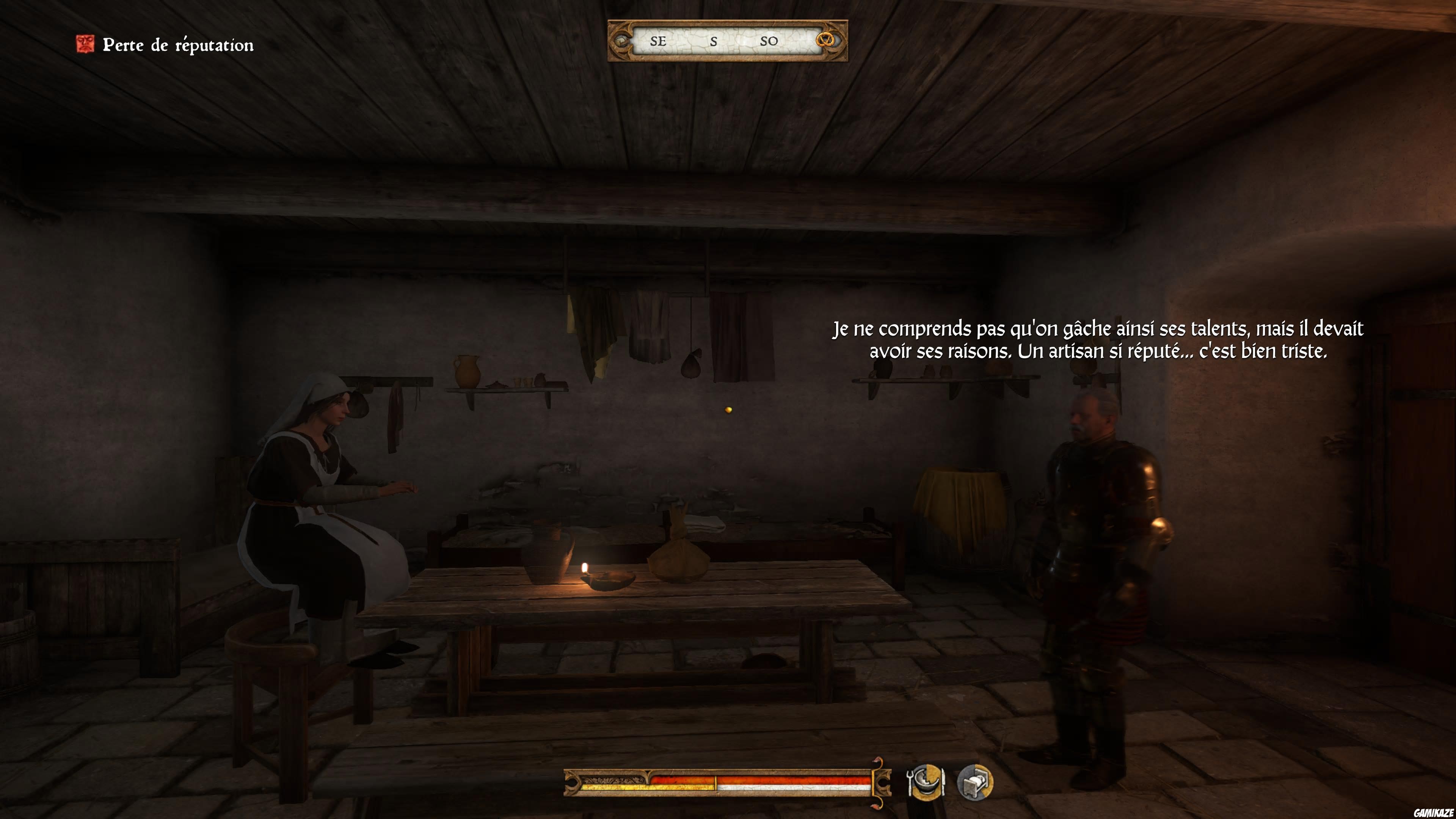
Task: Select the SE marker on the compass
Action: click(x=658, y=41)
